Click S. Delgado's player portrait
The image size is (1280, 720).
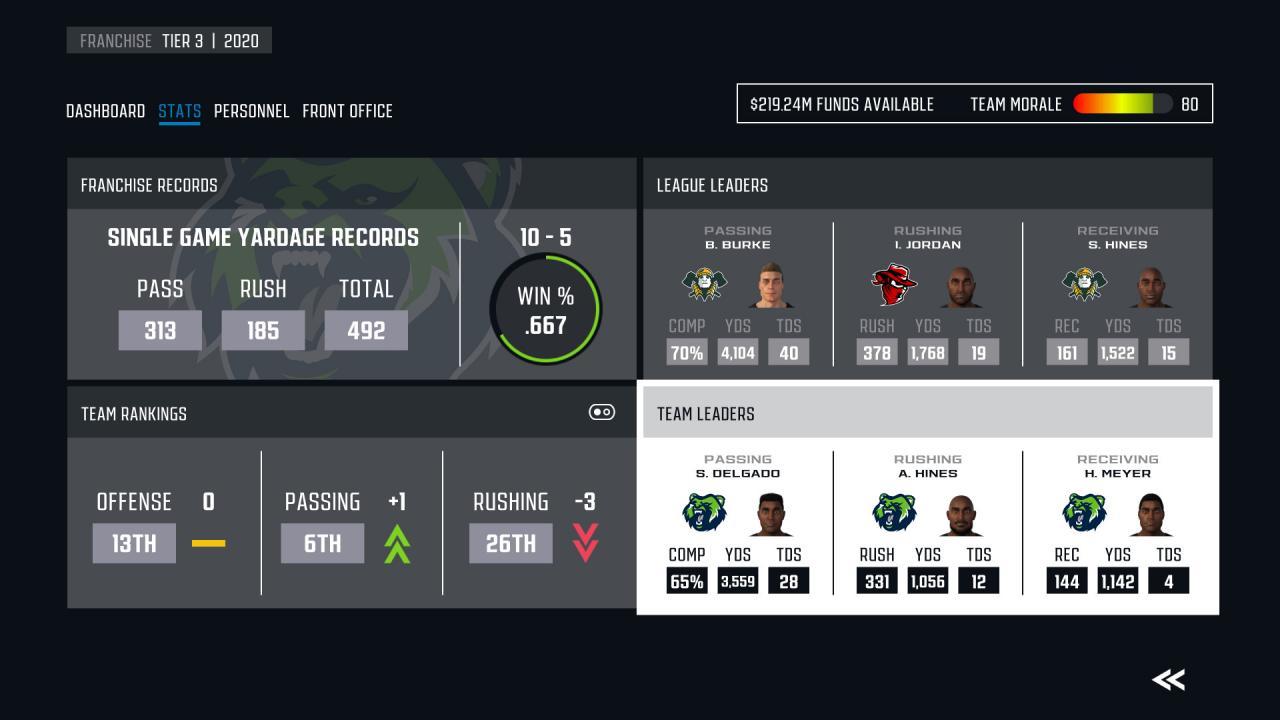[x=770, y=513]
